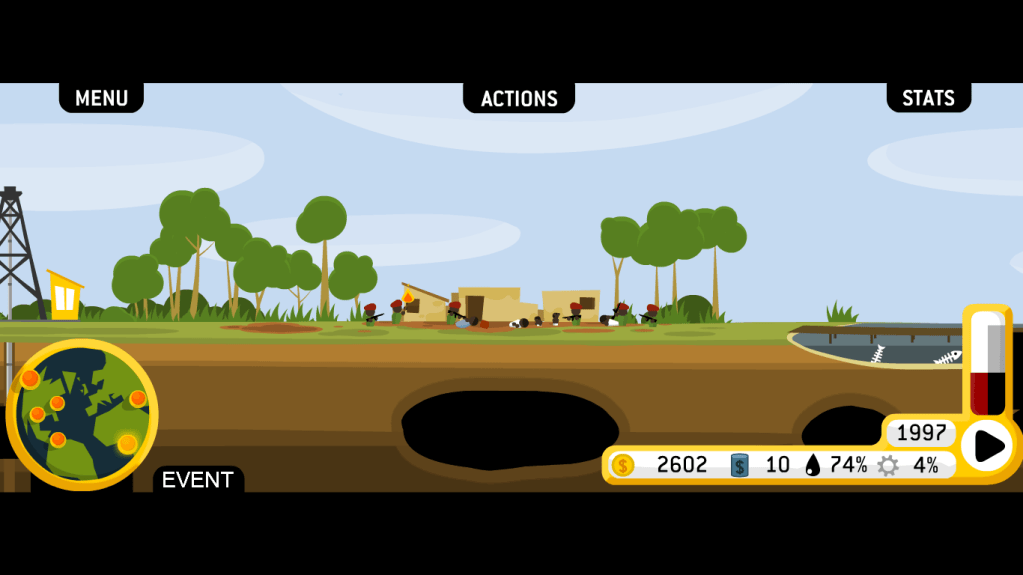
Task: Open the MENU tab
Action: click(101, 98)
